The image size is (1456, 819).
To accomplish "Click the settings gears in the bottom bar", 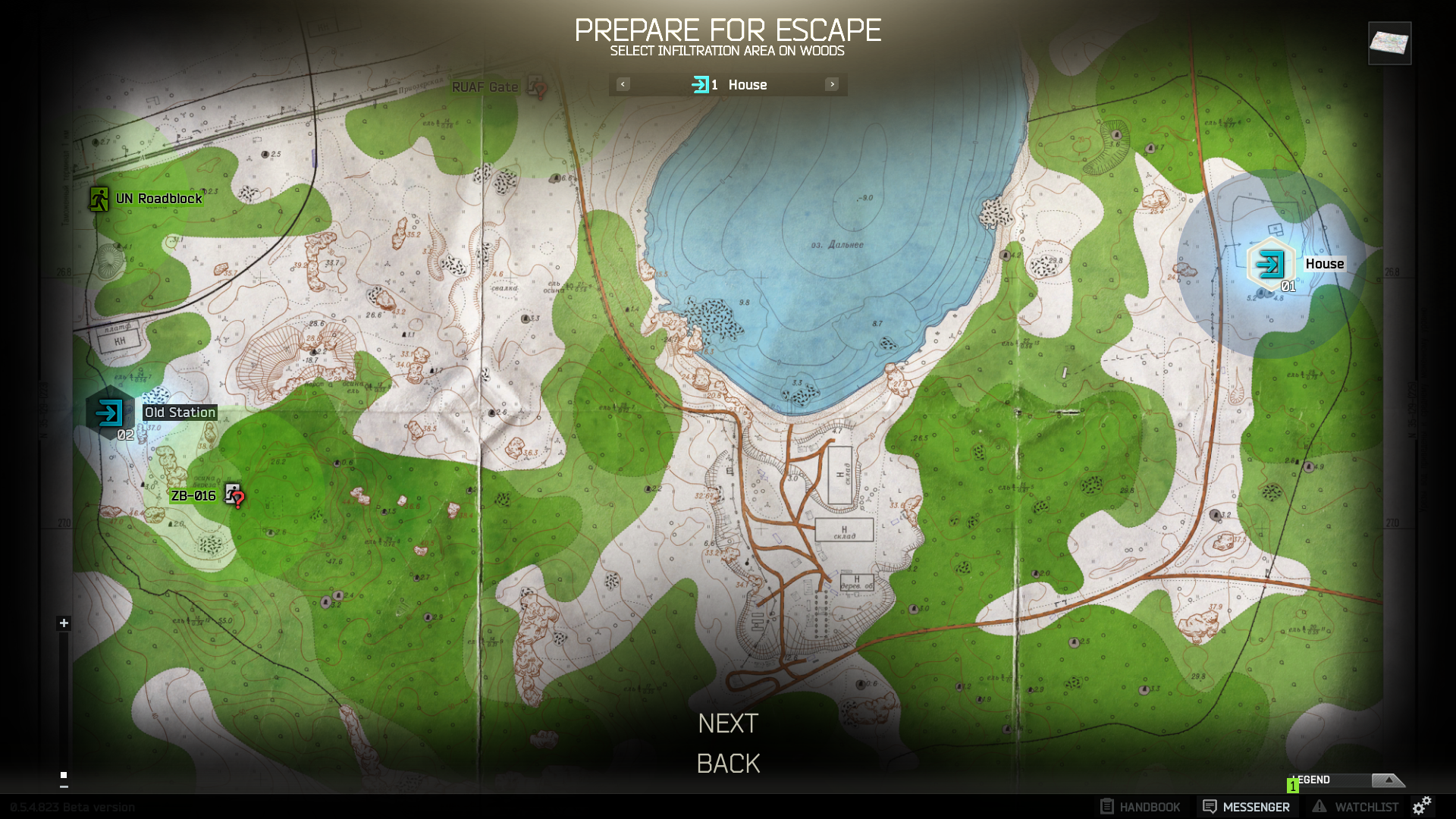I will click(1423, 806).
